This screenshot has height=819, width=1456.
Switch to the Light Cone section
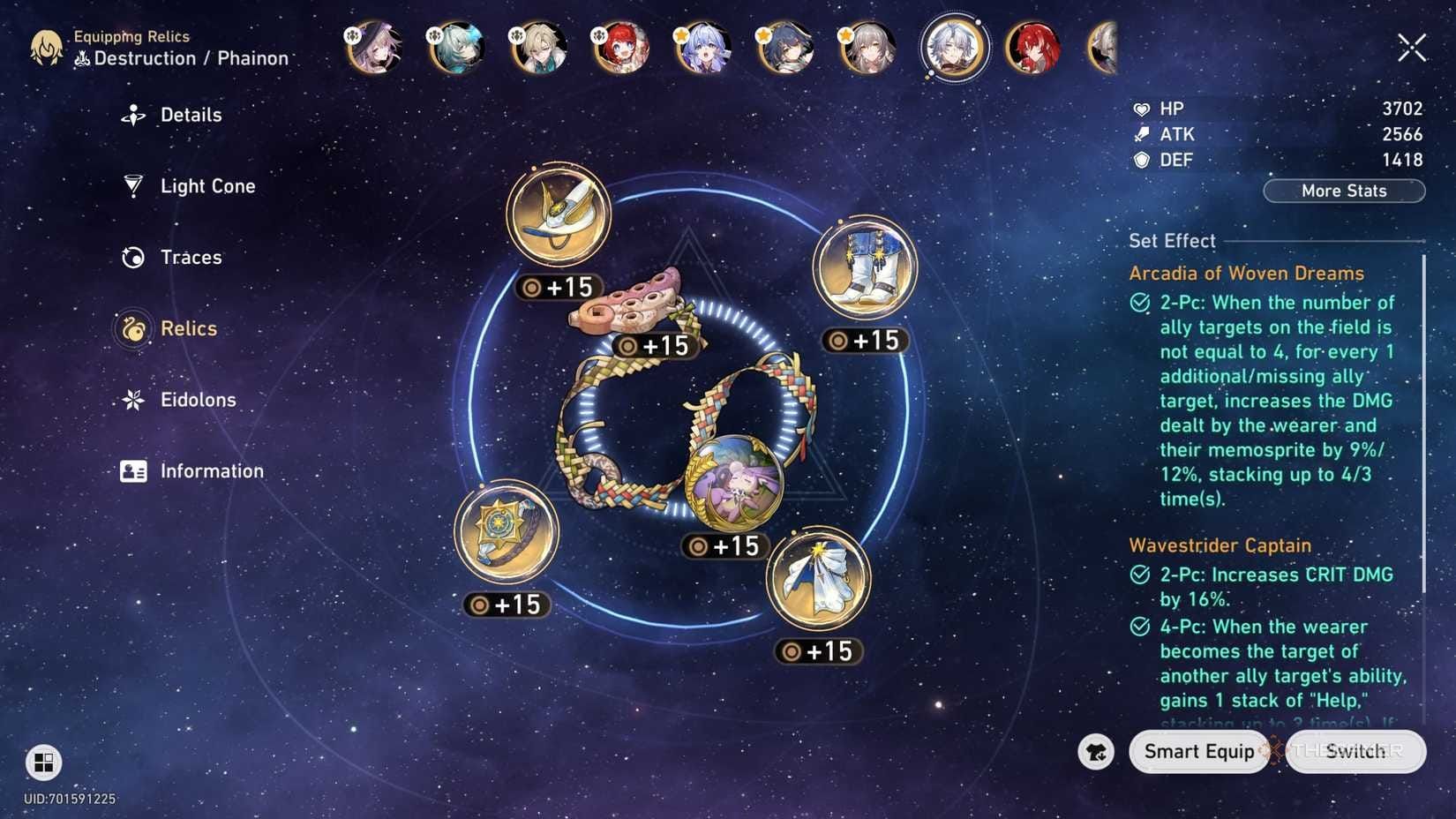(132, 185)
